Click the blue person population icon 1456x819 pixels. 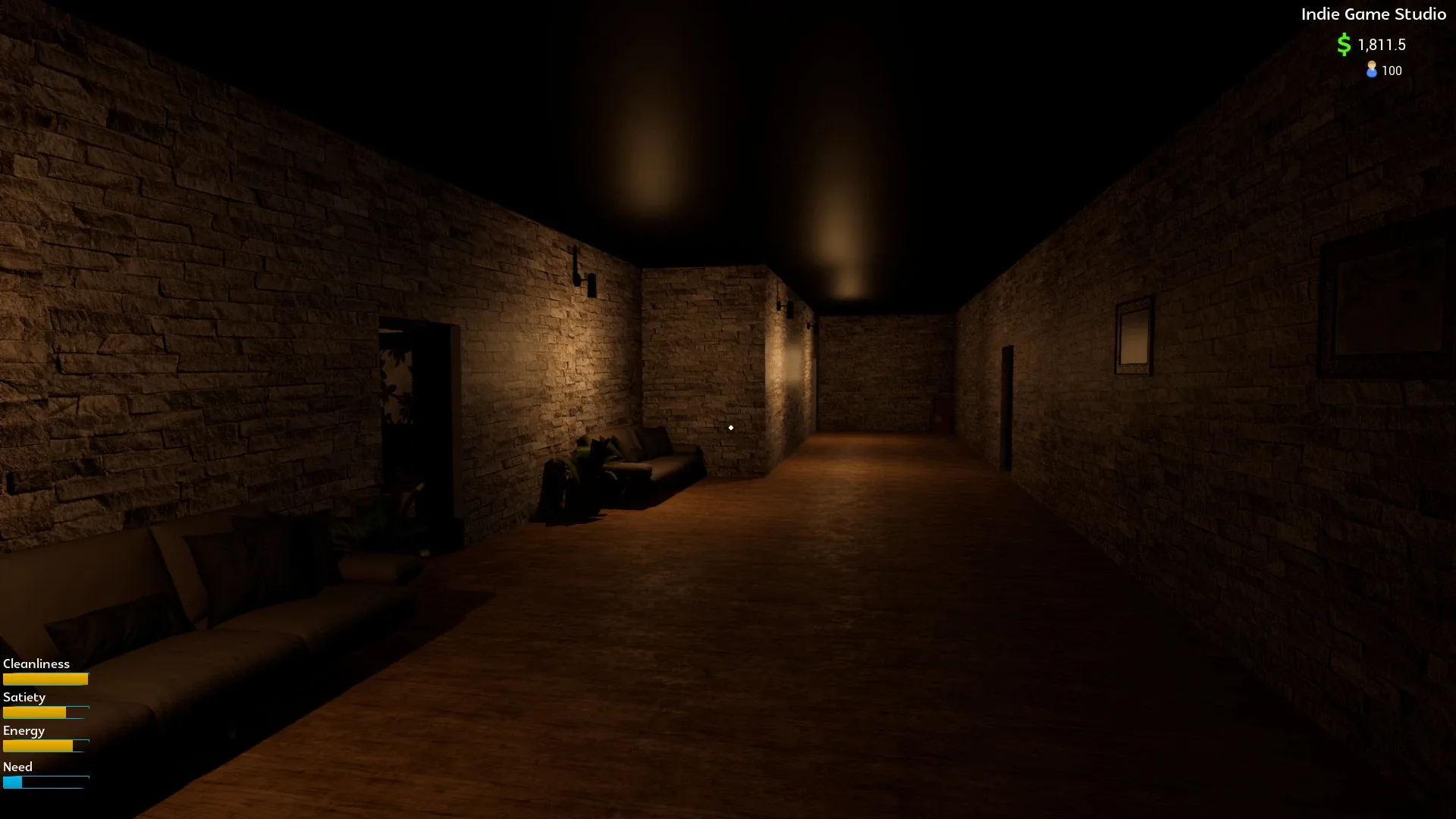click(x=1370, y=71)
